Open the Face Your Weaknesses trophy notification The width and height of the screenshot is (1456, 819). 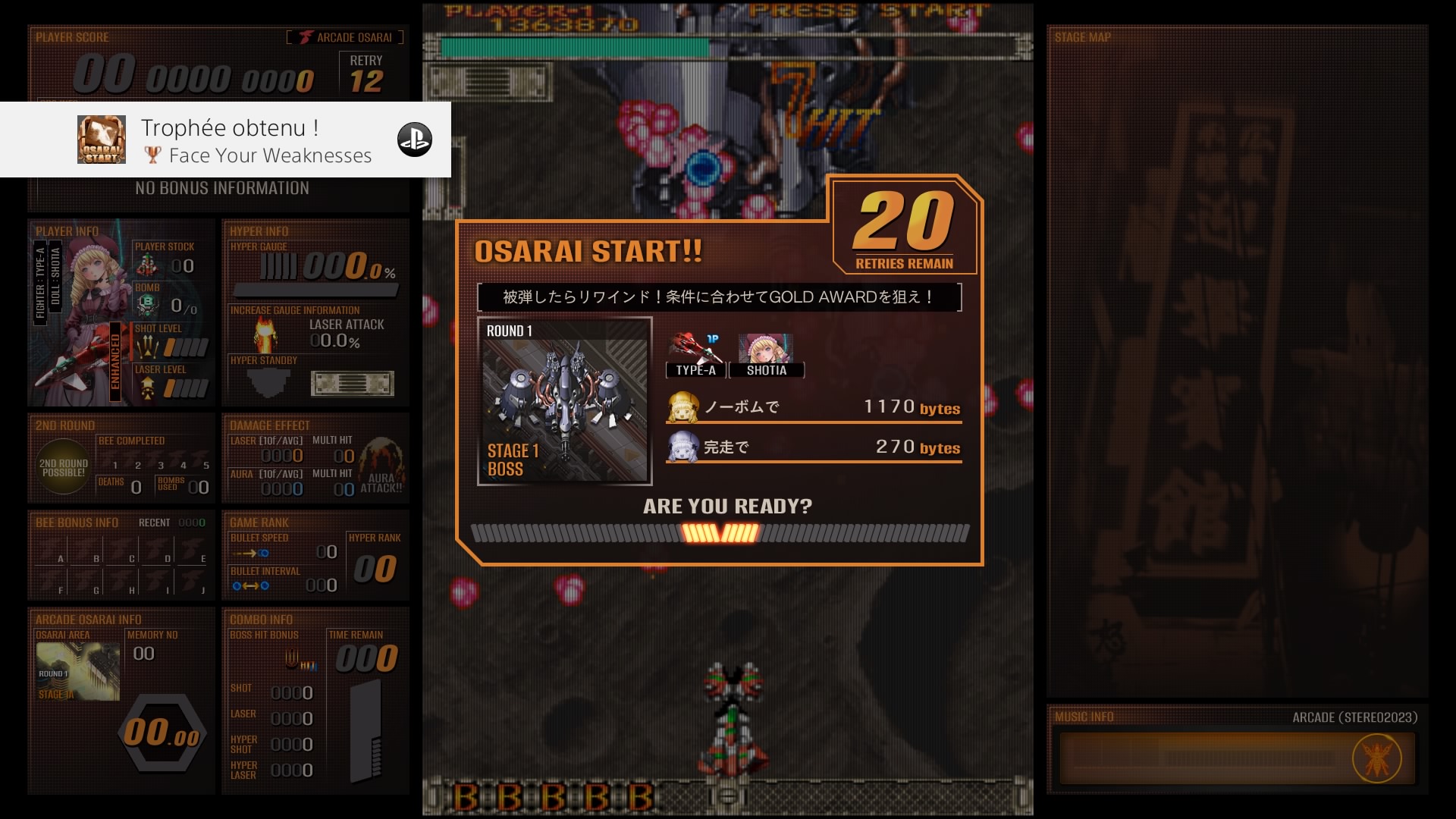click(225, 140)
